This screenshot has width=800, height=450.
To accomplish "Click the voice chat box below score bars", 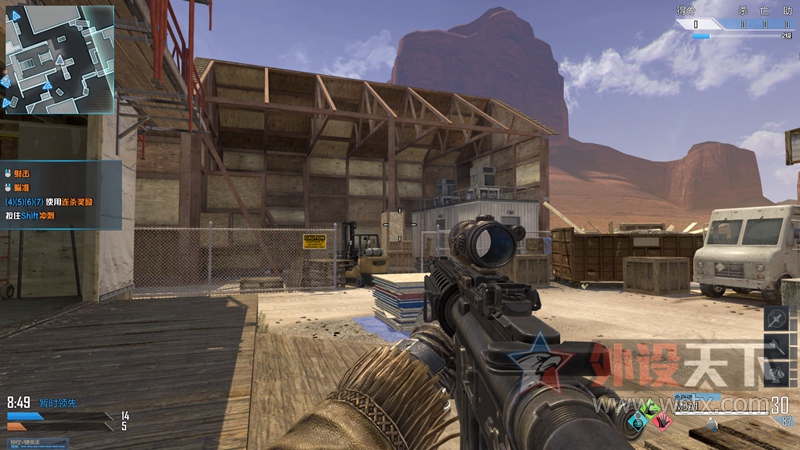I will [x=35, y=441].
